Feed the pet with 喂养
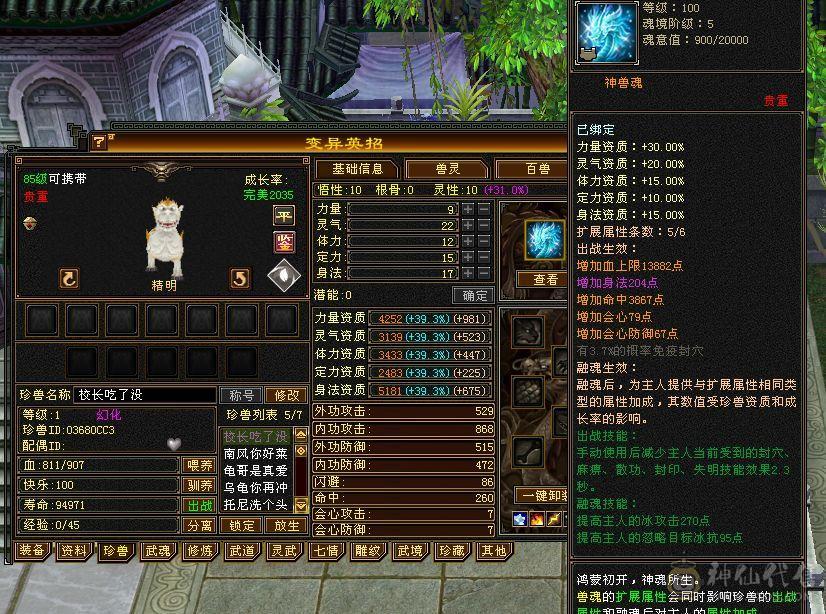The image size is (826, 614). coord(200,465)
